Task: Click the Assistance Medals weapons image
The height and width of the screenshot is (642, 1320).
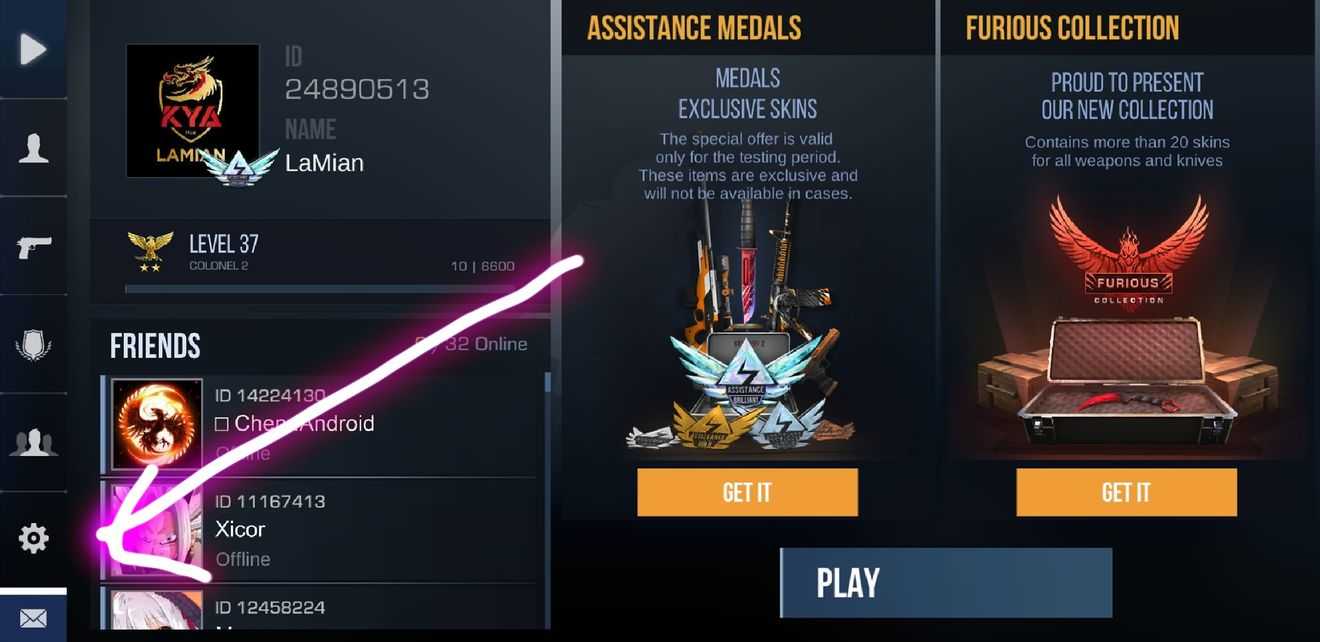Action: click(747, 330)
